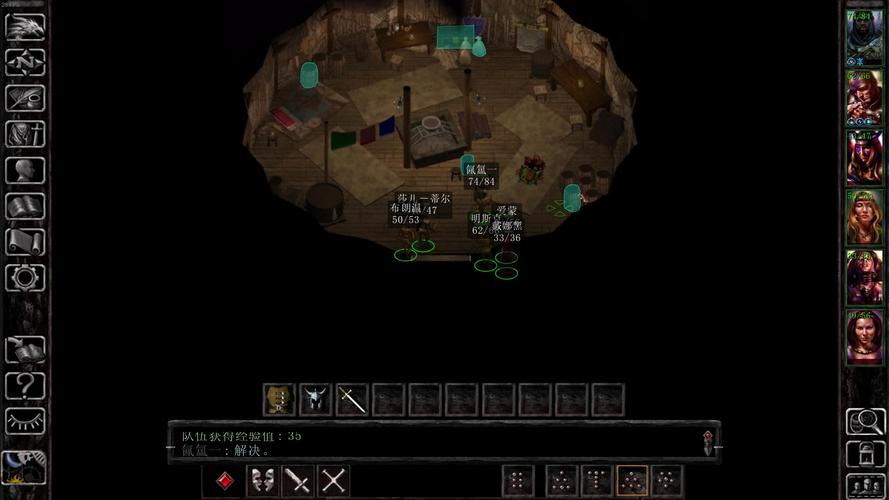Viewport: 889px width, 500px height.
Task: Toggle the game clock pause button
Action: pyautogui.click(x=24, y=466)
